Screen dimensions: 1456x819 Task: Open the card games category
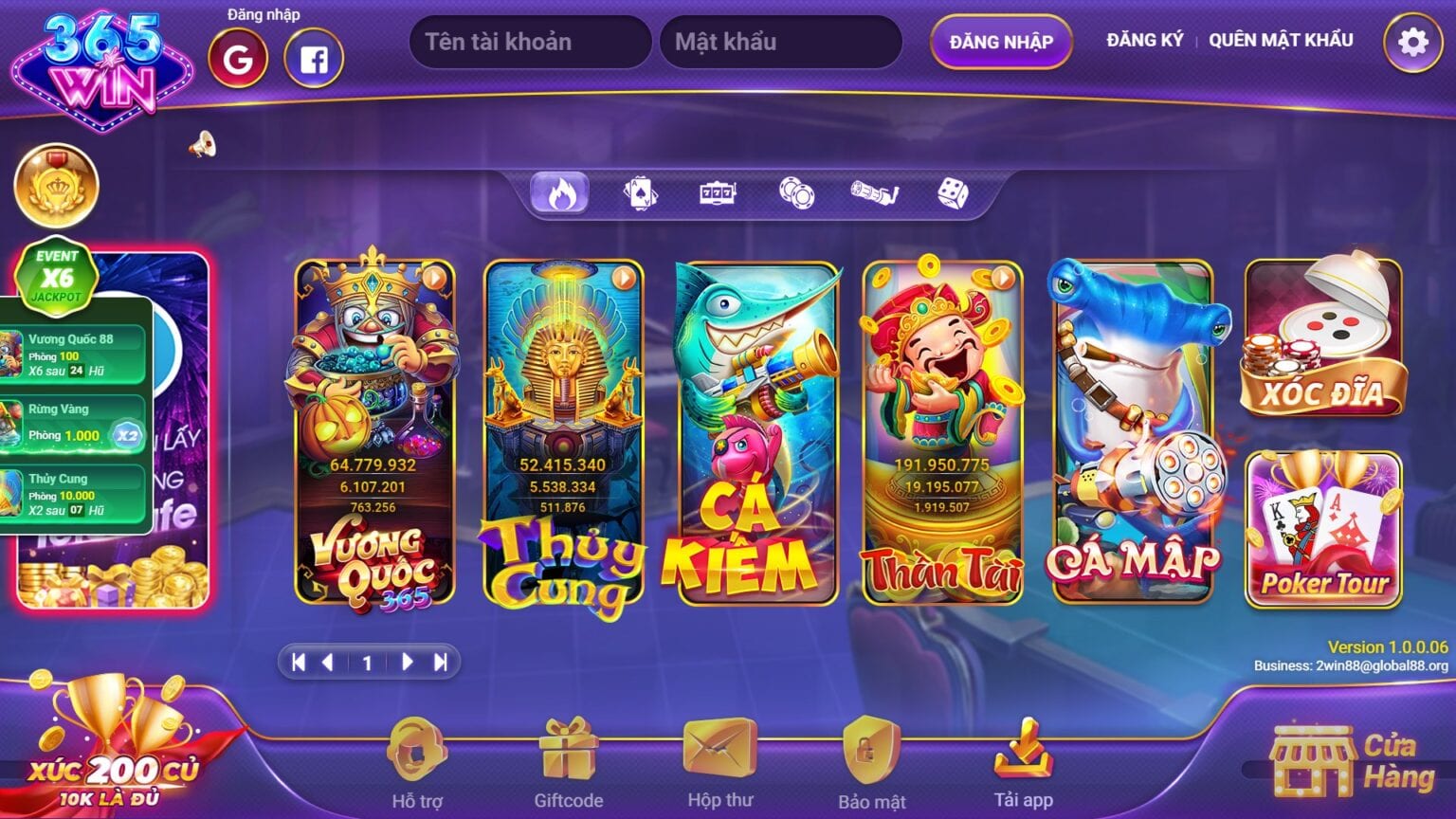pyautogui.click(x=639, y=192)
